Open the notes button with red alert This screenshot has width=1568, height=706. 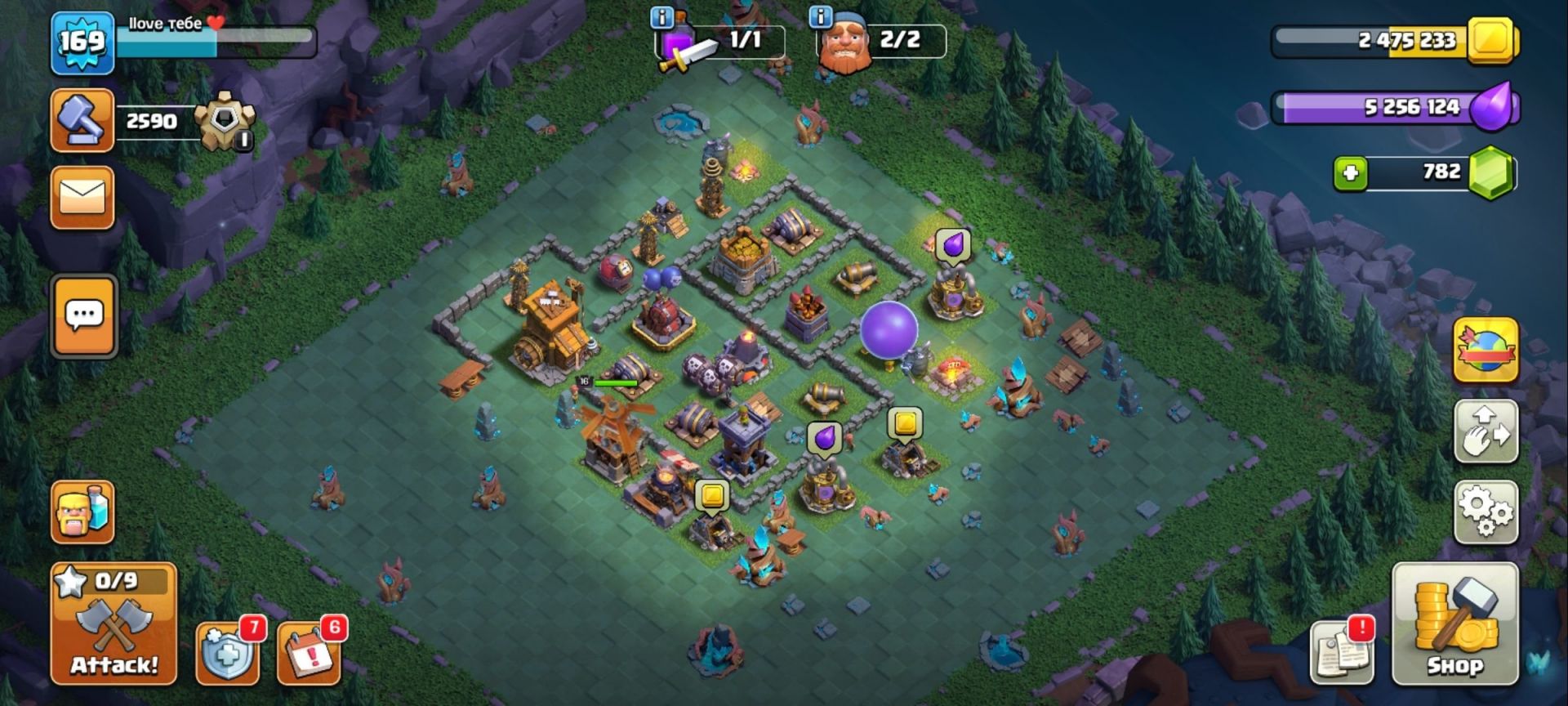click(x=1342, y=651)
